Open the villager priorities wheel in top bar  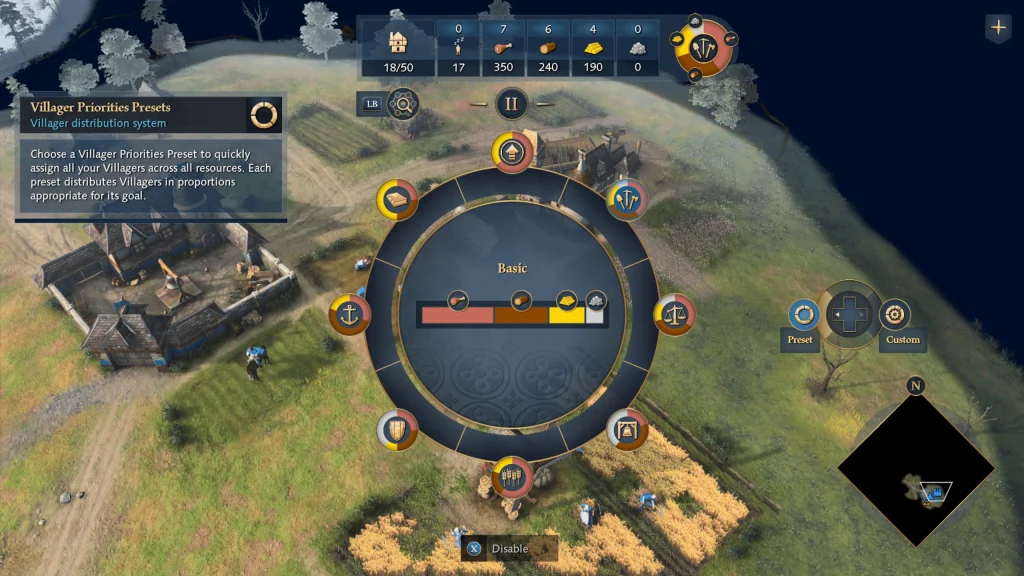coord(705,45)
